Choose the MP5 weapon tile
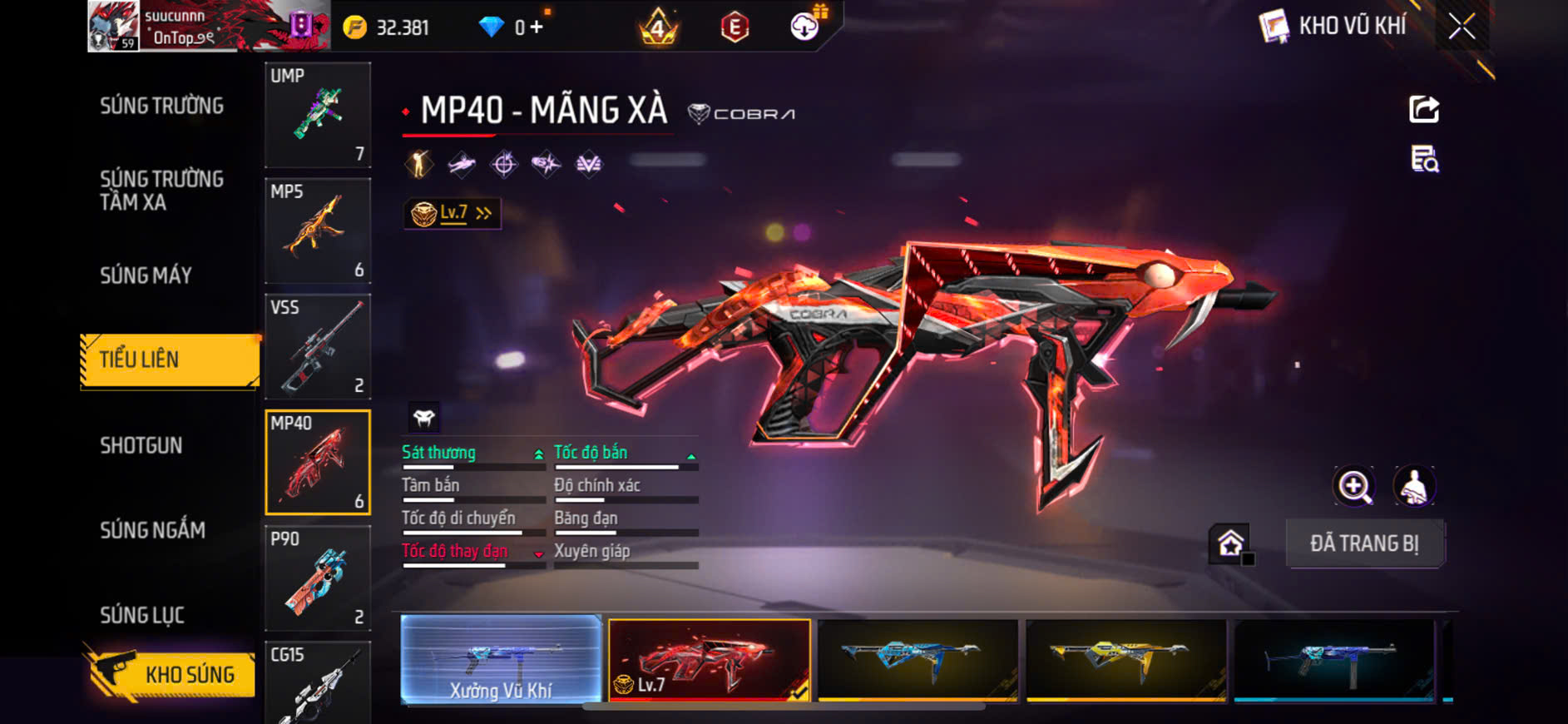The image size is (1568, 724). tap(318, 231)
